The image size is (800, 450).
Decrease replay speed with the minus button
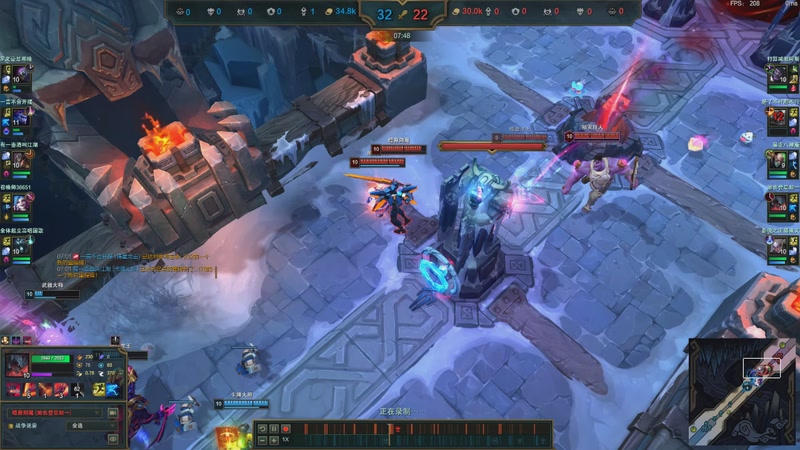coord(263,440)
